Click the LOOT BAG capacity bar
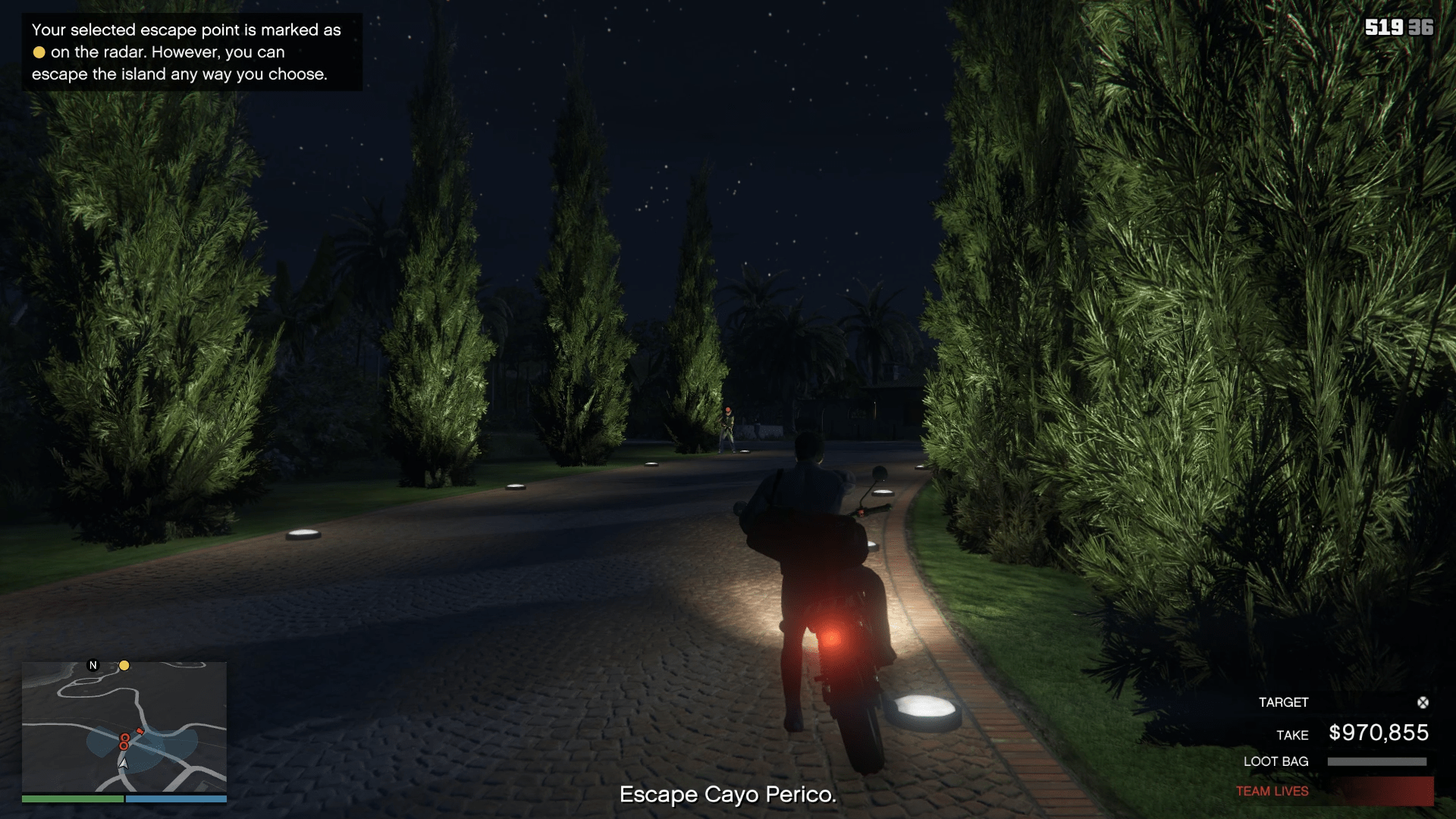This screenshot has height=819, width=1456. coord(1377,761)
